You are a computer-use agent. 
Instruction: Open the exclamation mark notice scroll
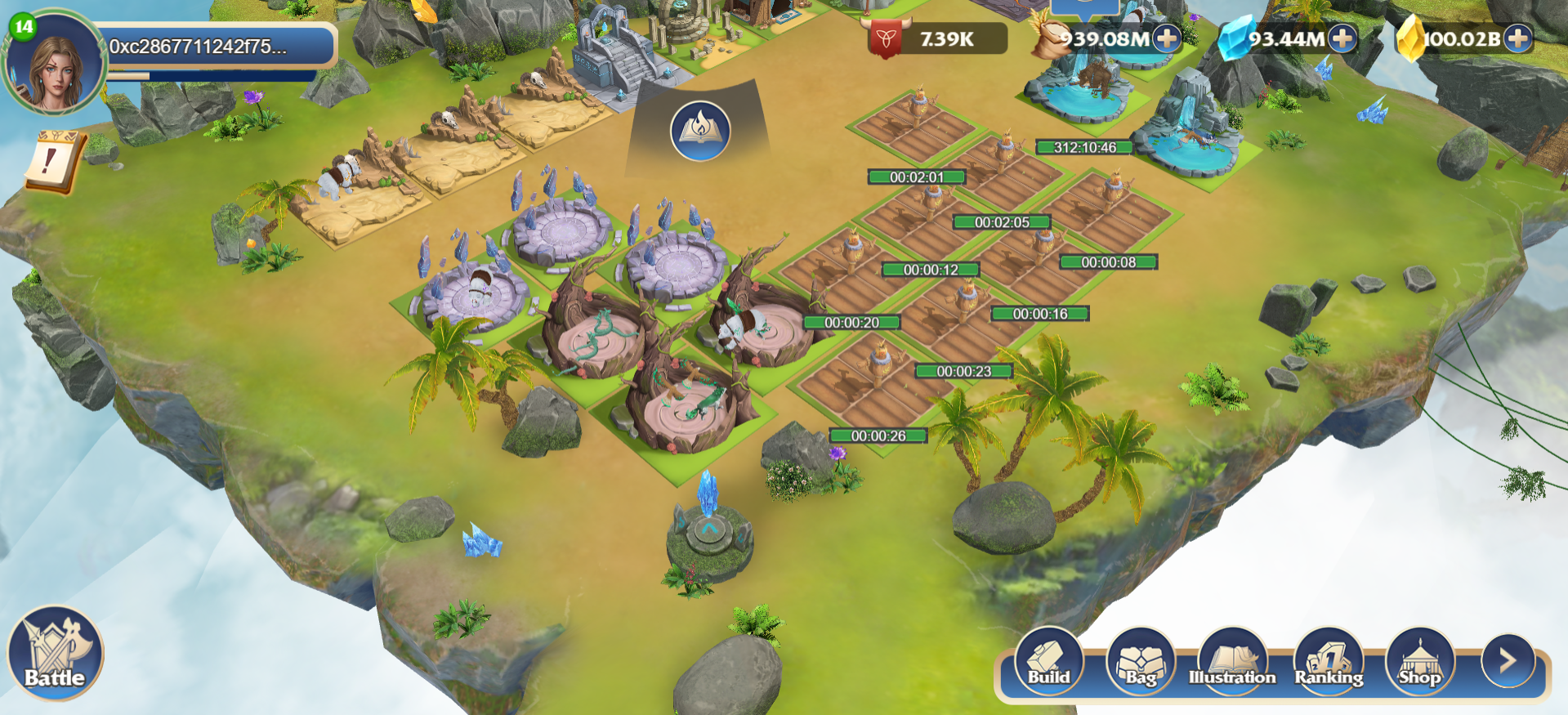(x=51, y=161)
